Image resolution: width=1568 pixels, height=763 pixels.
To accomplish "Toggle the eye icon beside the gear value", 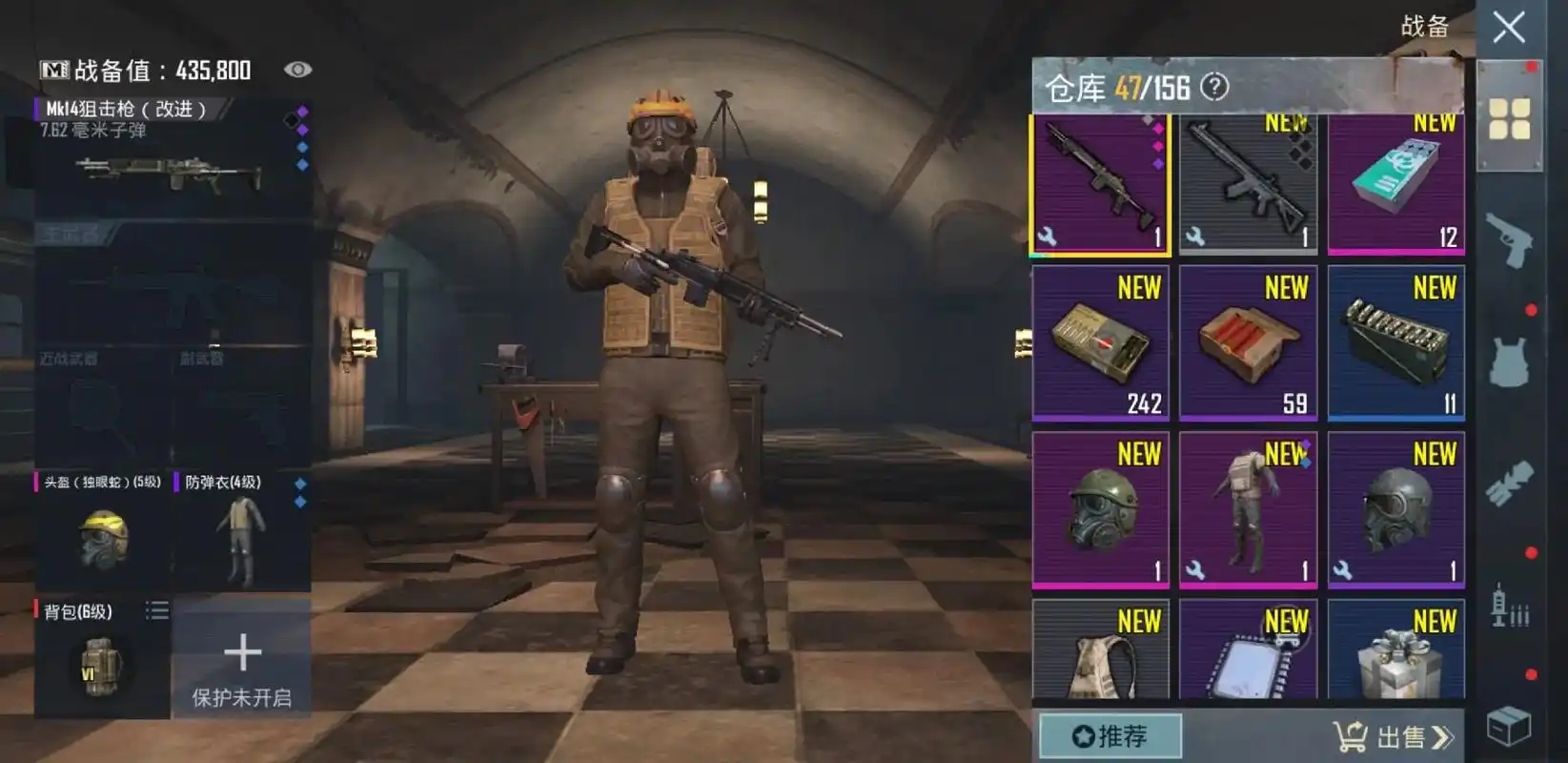I will (297, 70).
